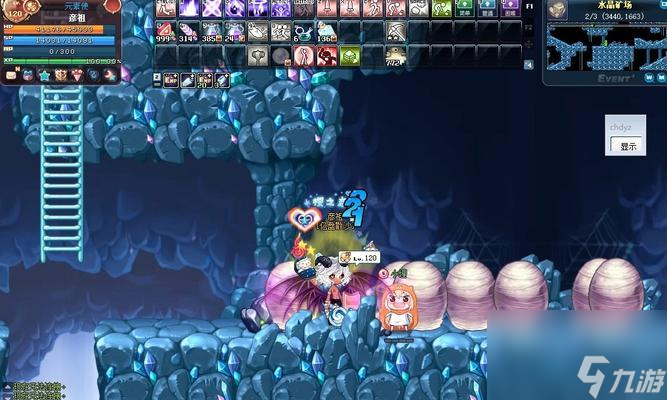Activate the green cube skill icon
The height and width of the screenshot is (400, 667).
click(x=349, y=56)
